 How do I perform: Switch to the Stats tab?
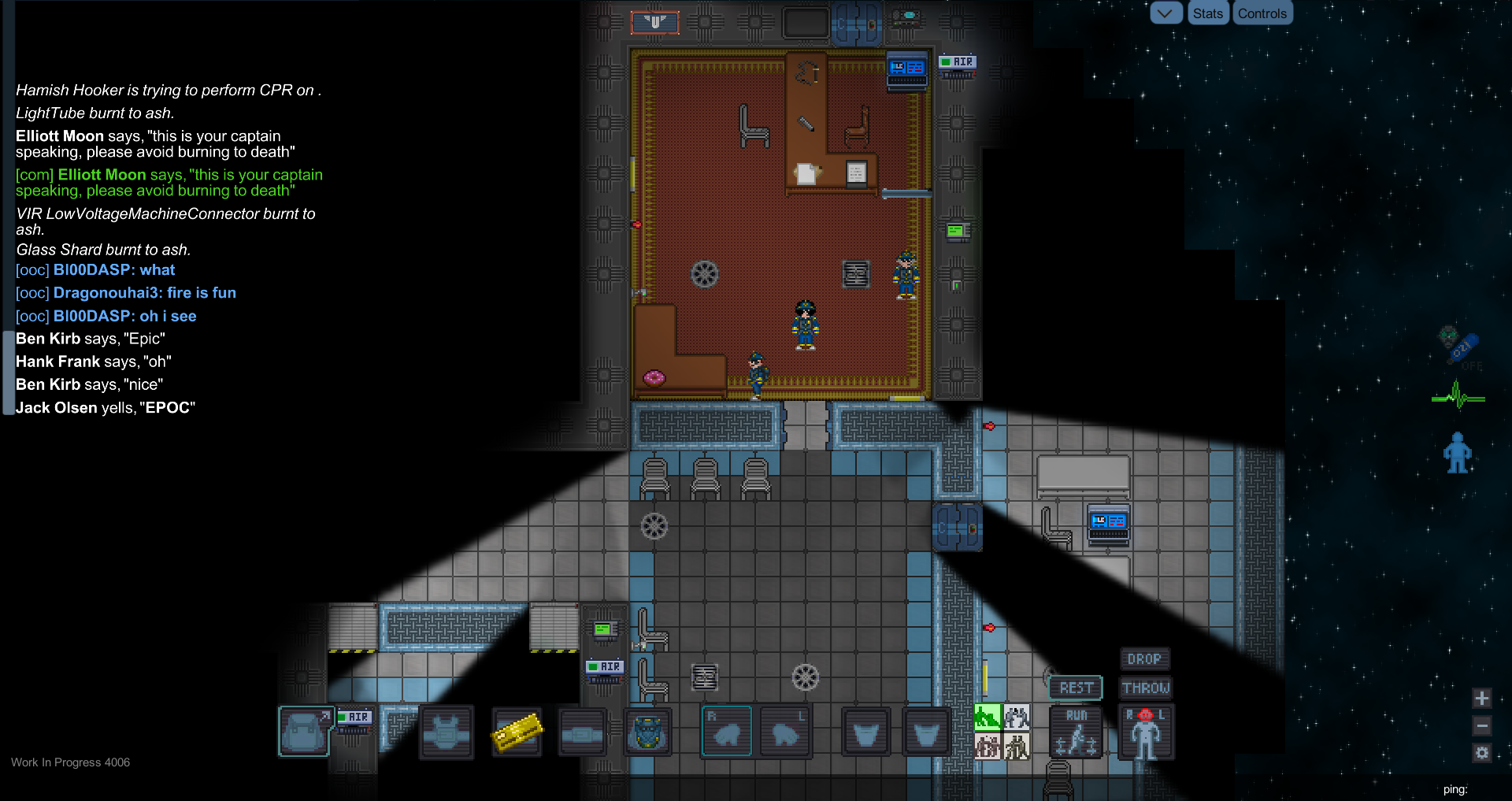click(1208, 13)
